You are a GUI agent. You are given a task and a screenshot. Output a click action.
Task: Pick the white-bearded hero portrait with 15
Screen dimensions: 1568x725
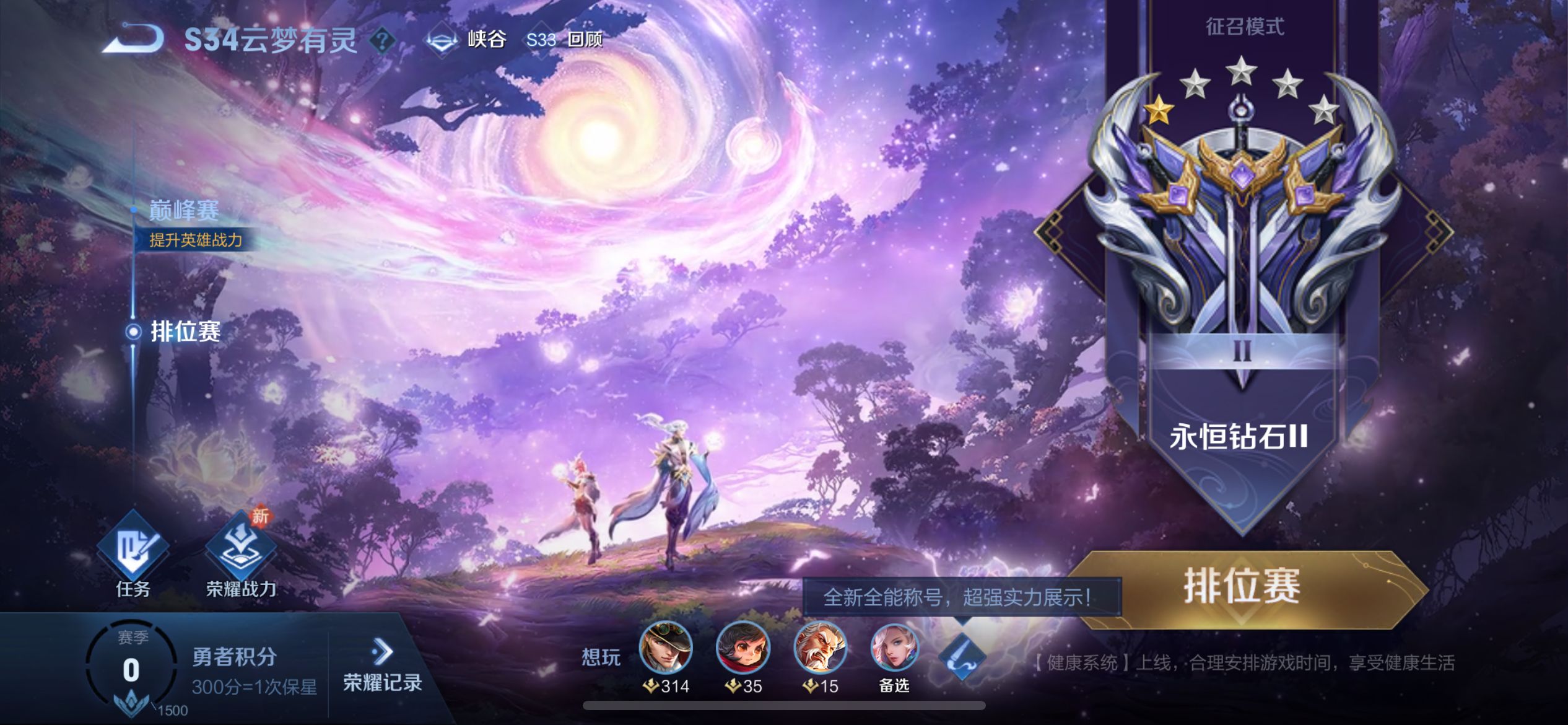pyautogui.click(x=821, y=648)
